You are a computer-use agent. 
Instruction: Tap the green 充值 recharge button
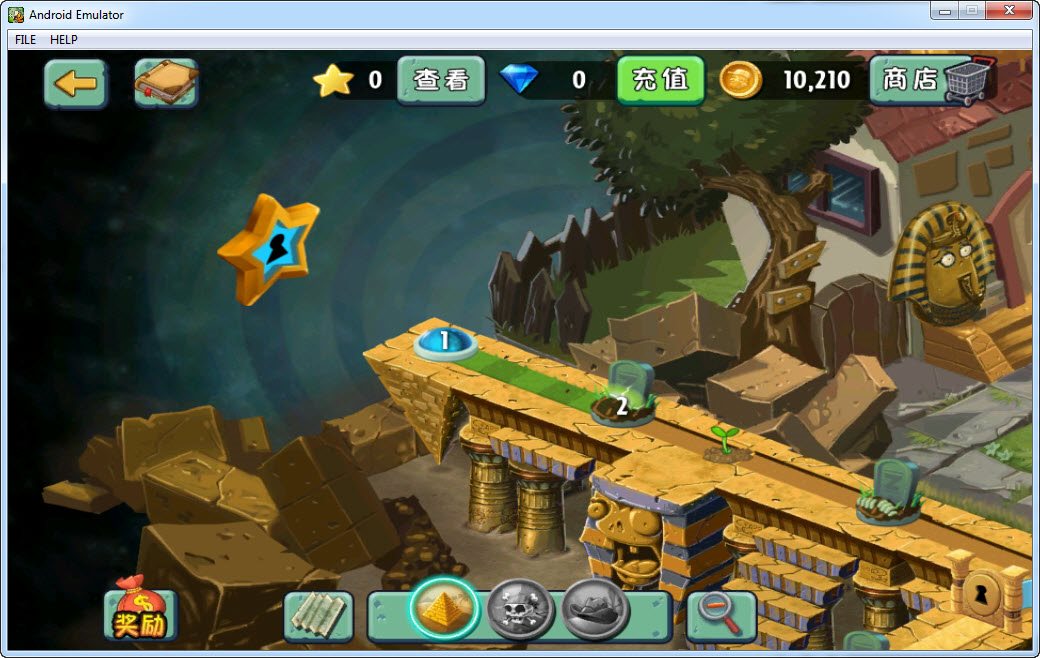pos(660,80)
